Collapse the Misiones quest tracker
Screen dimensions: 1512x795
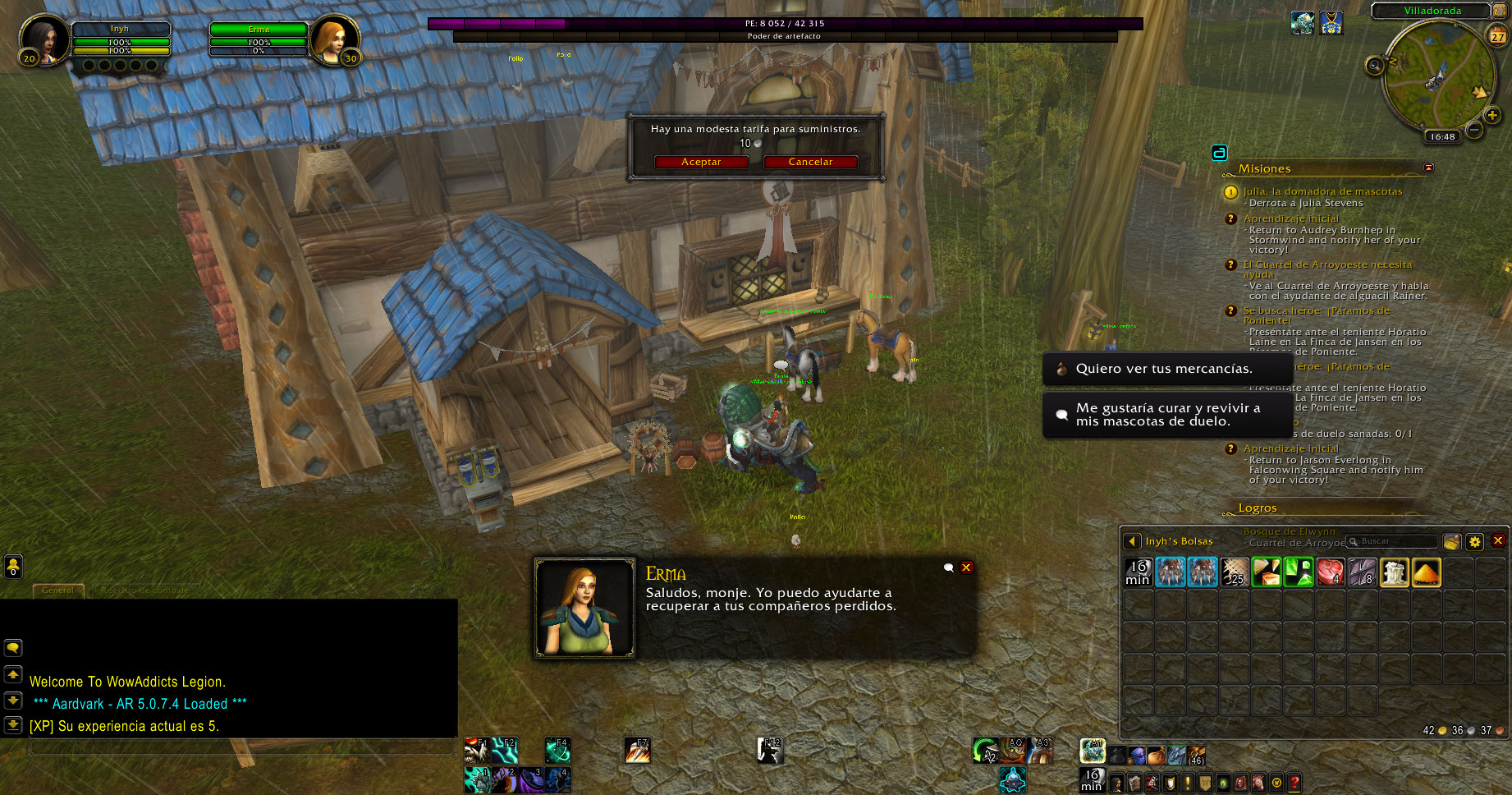(1428, 168)
